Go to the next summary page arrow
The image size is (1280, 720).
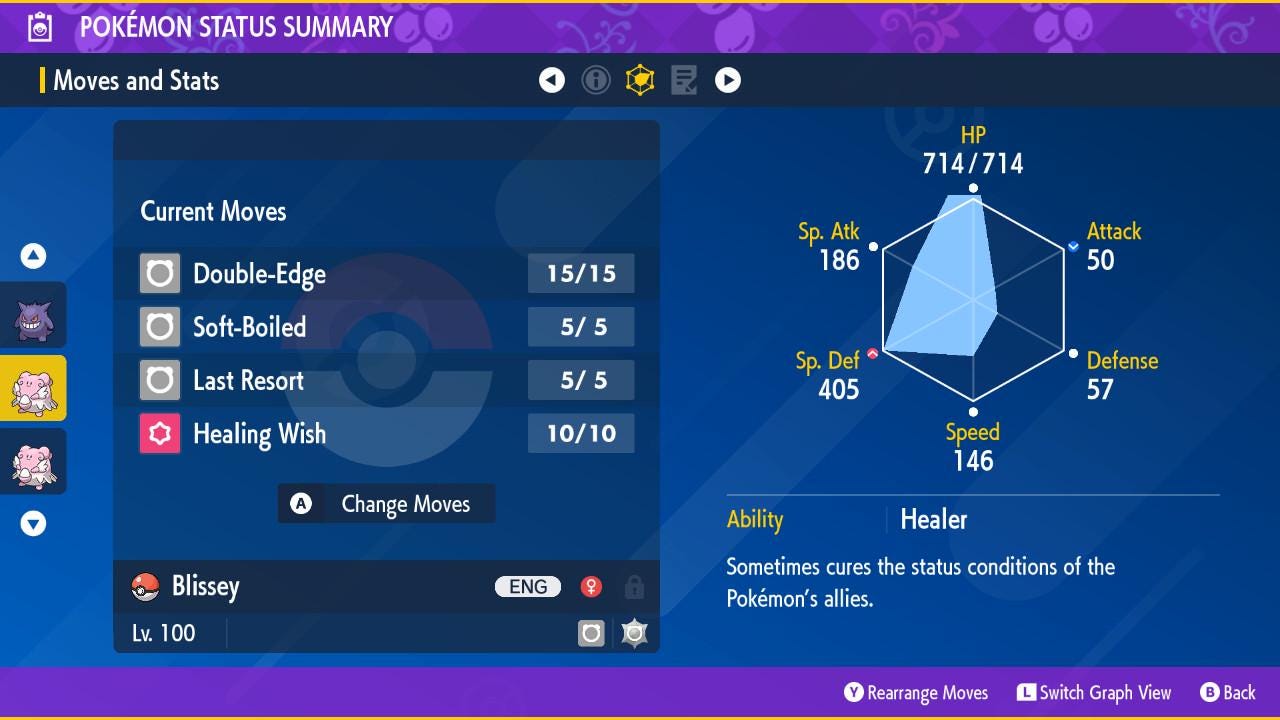(728, 81)
